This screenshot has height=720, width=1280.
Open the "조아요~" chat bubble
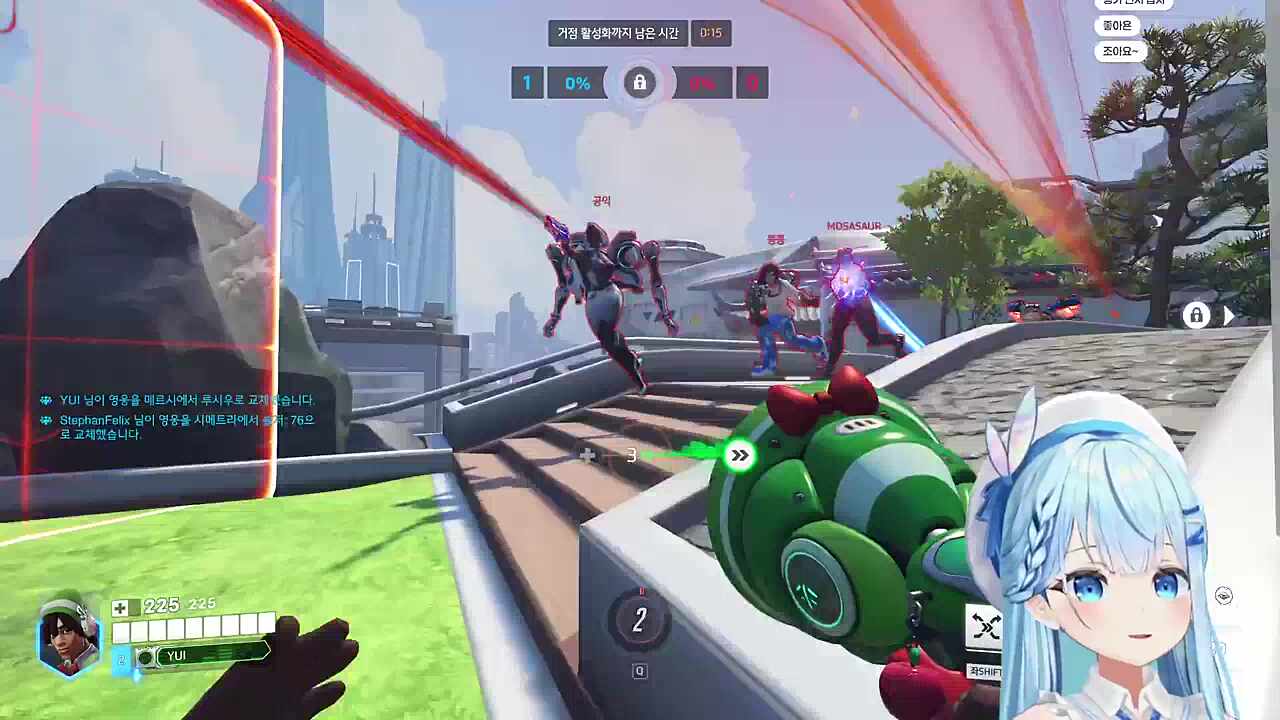(x=1120, y=51)
